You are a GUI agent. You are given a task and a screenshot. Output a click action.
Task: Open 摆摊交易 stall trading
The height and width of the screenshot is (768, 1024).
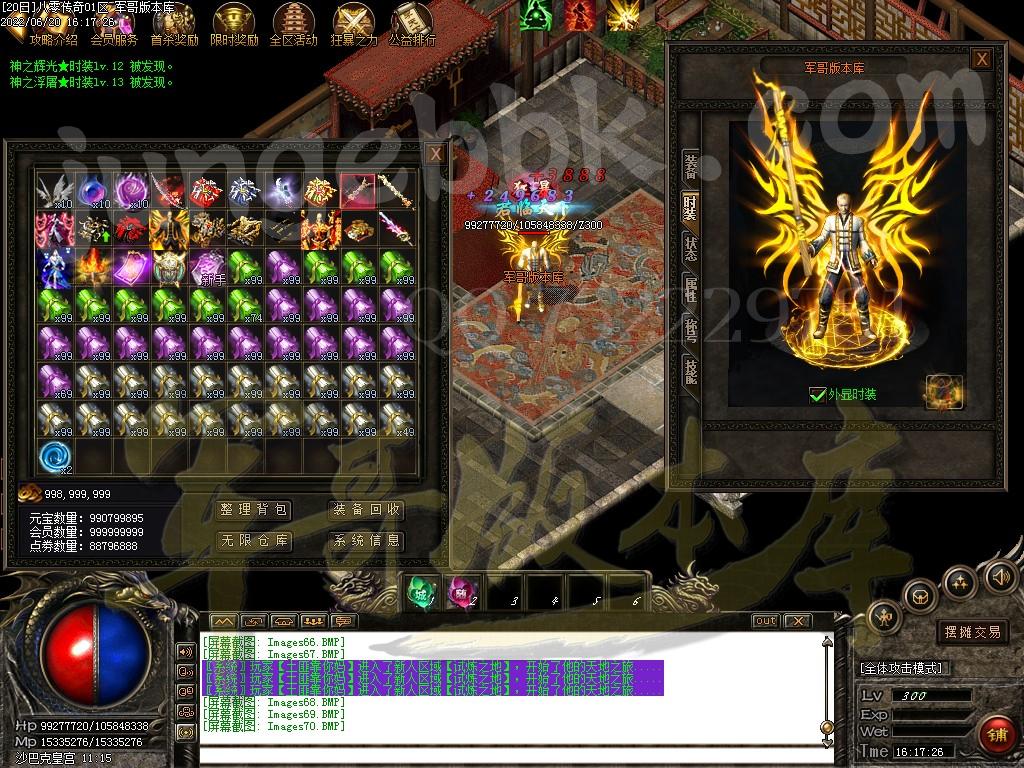point(972,632)
